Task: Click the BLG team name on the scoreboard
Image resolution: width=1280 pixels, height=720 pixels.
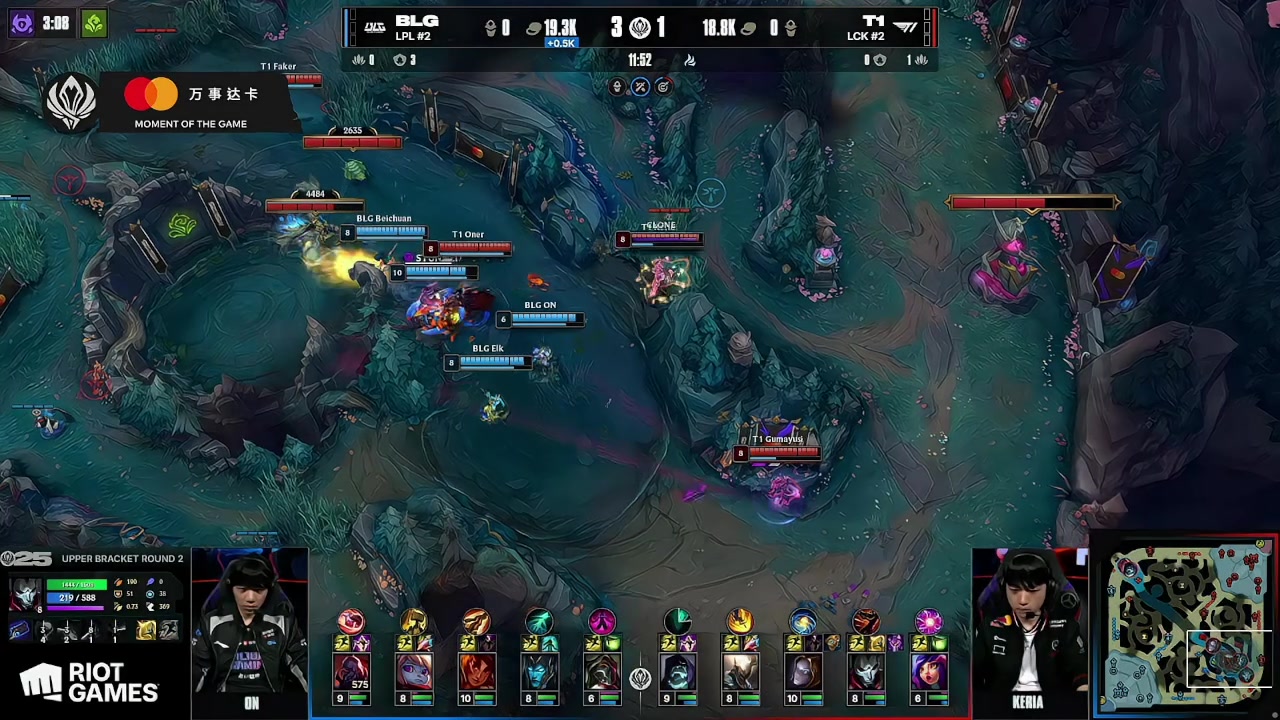Action: click(x=416, y=21)
